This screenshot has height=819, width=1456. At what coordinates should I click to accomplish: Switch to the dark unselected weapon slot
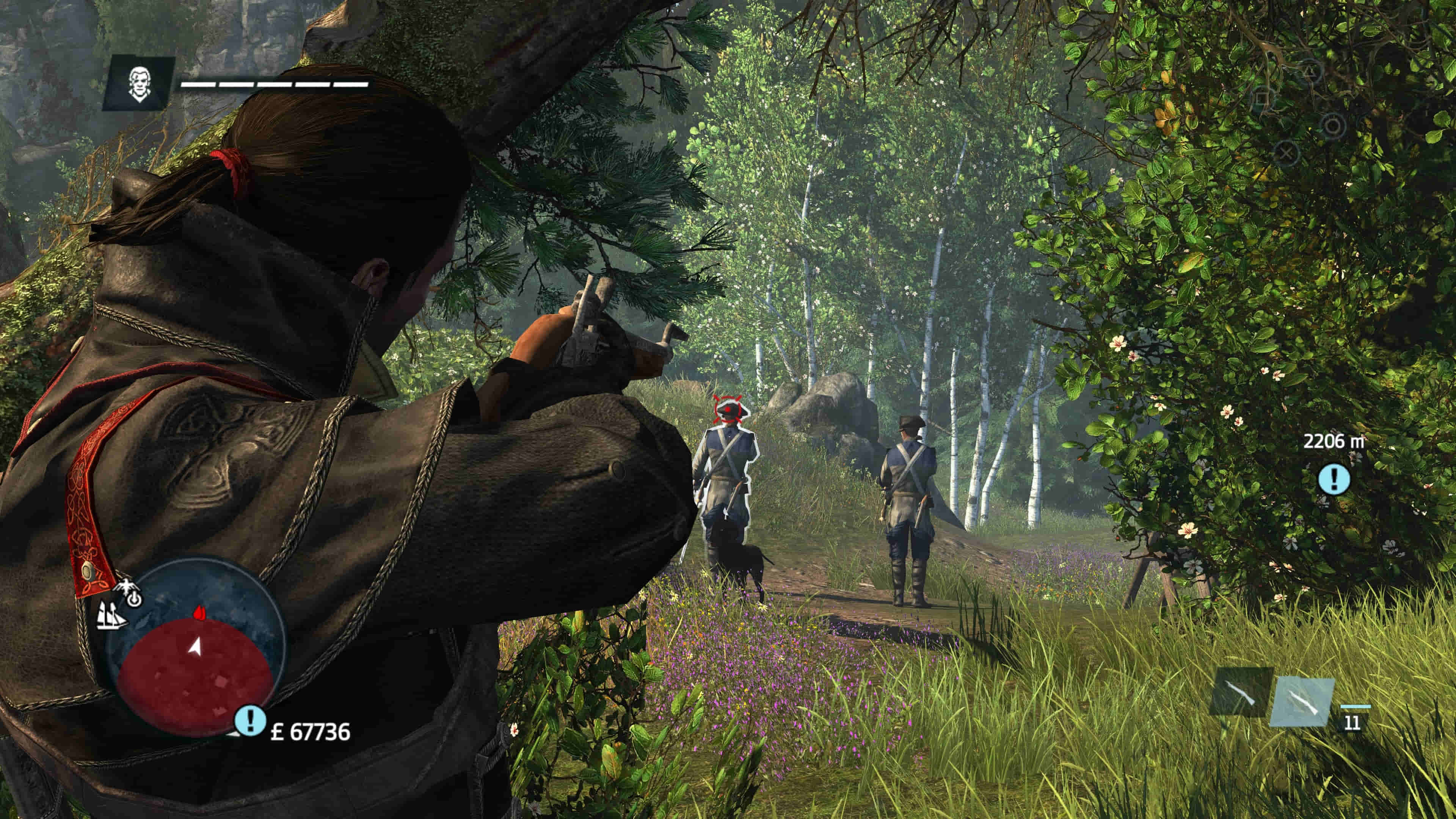tap(1241, 692)
